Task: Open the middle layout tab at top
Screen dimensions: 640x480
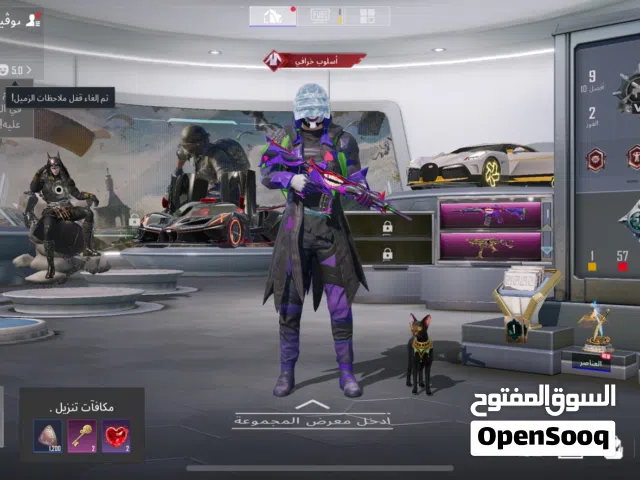Action: pyautogui.click(x=321, y=16)
